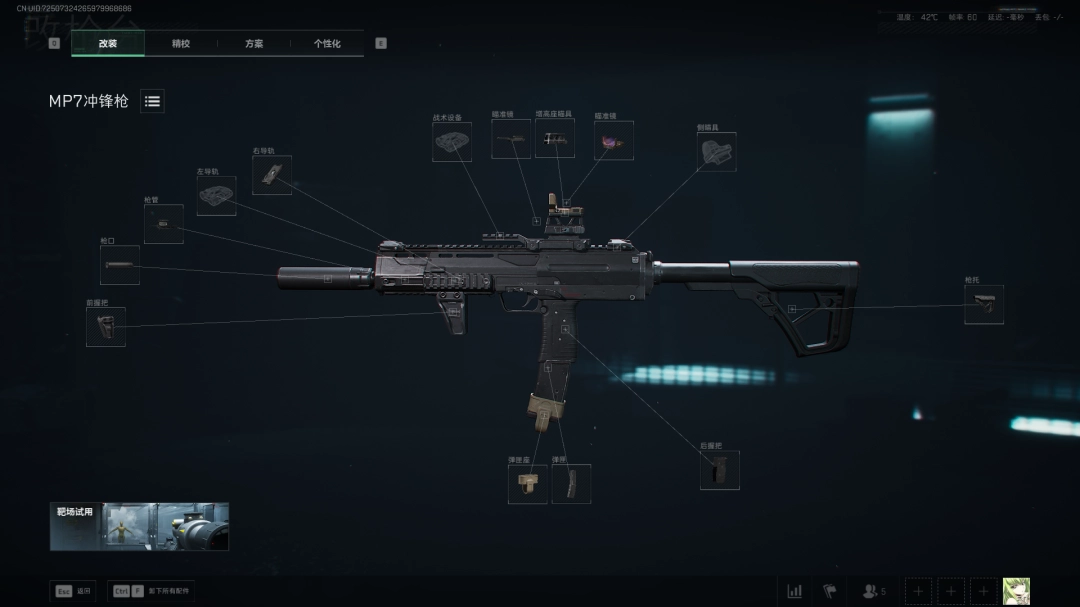Open the 枪口 muzzle slot
Screen dimensions: 1080x607
tap(119, 265)
